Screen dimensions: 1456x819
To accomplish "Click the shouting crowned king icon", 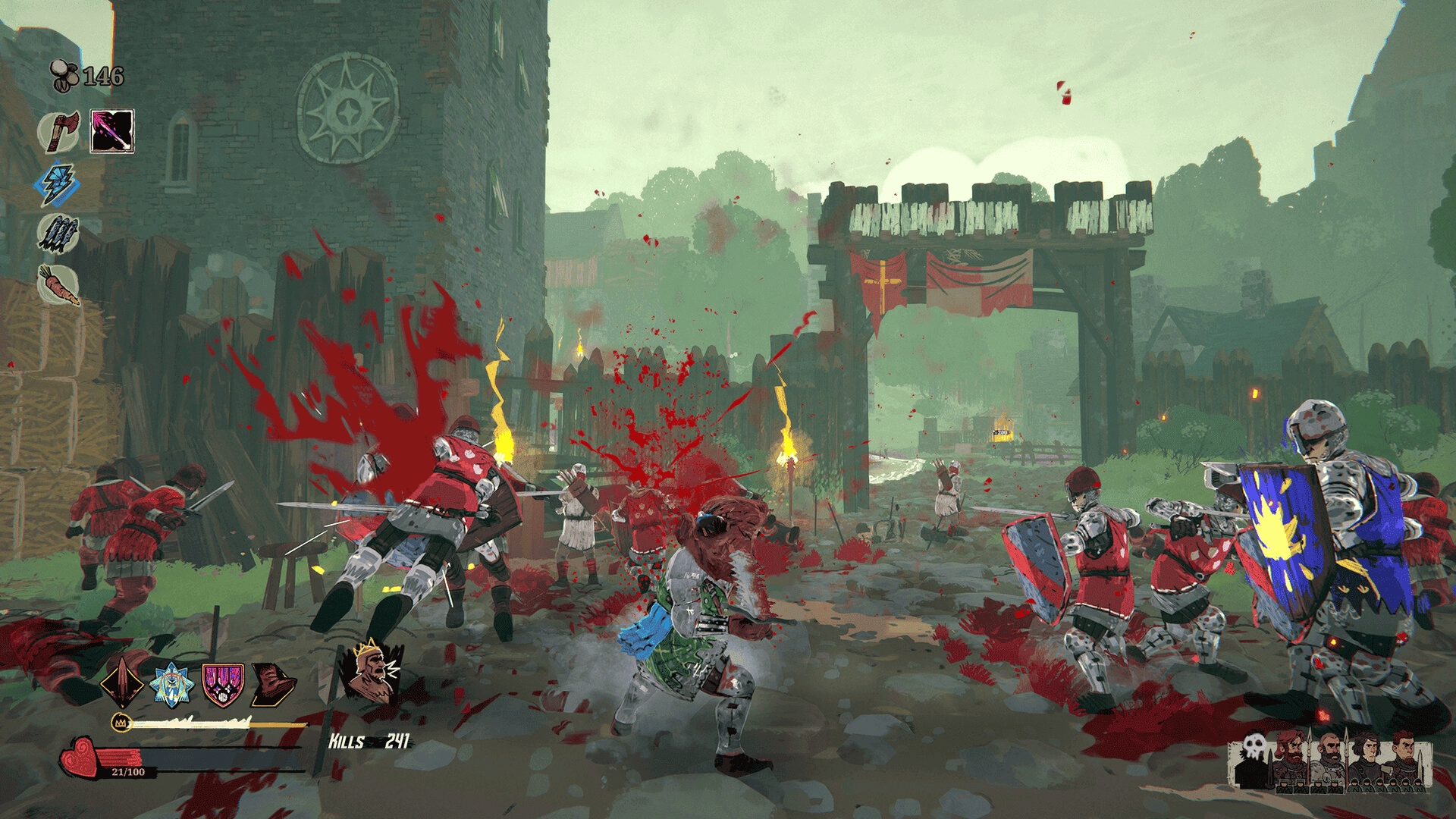I will click(x=371, y=672).
